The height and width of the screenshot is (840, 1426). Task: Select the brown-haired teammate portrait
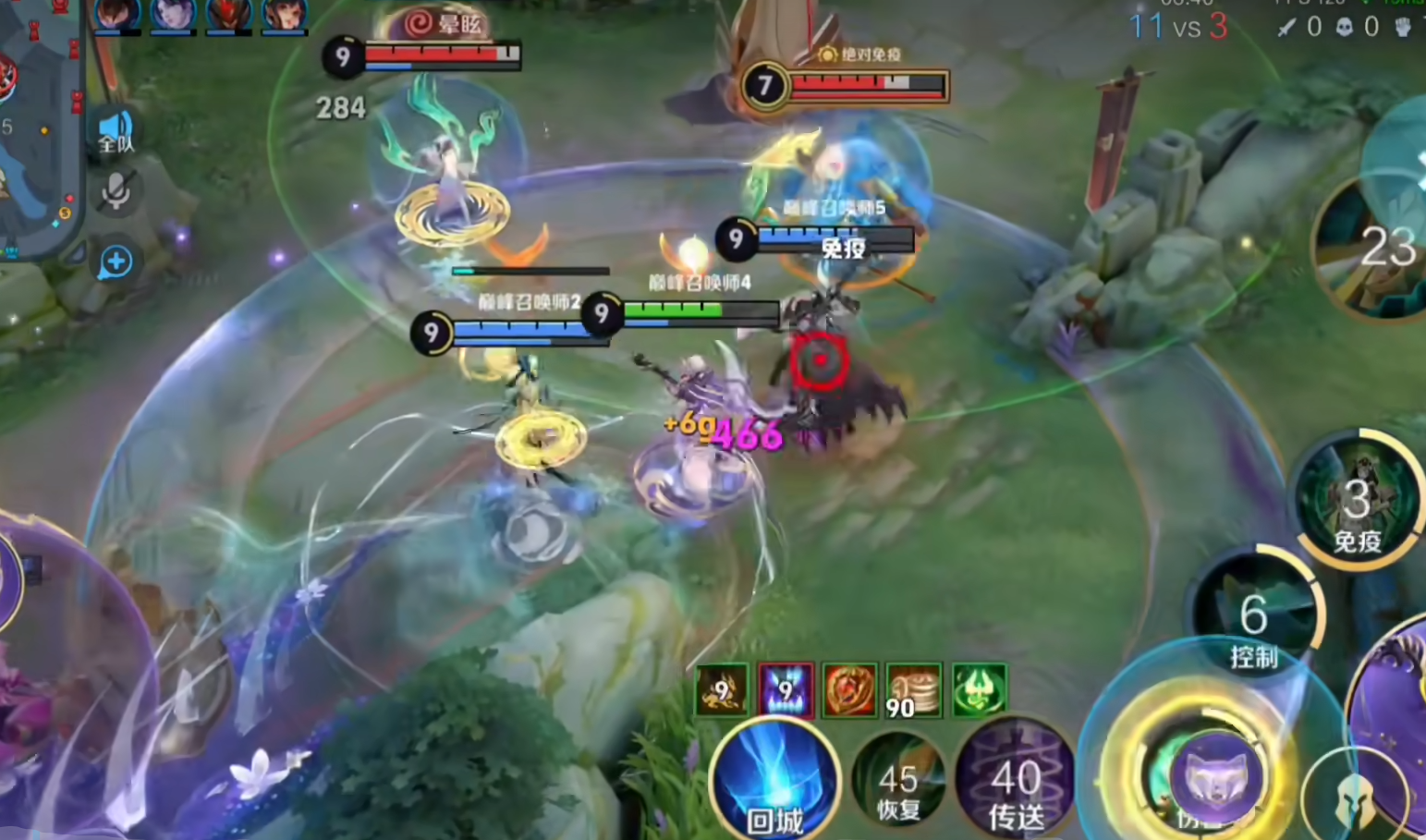coord(118,15)
